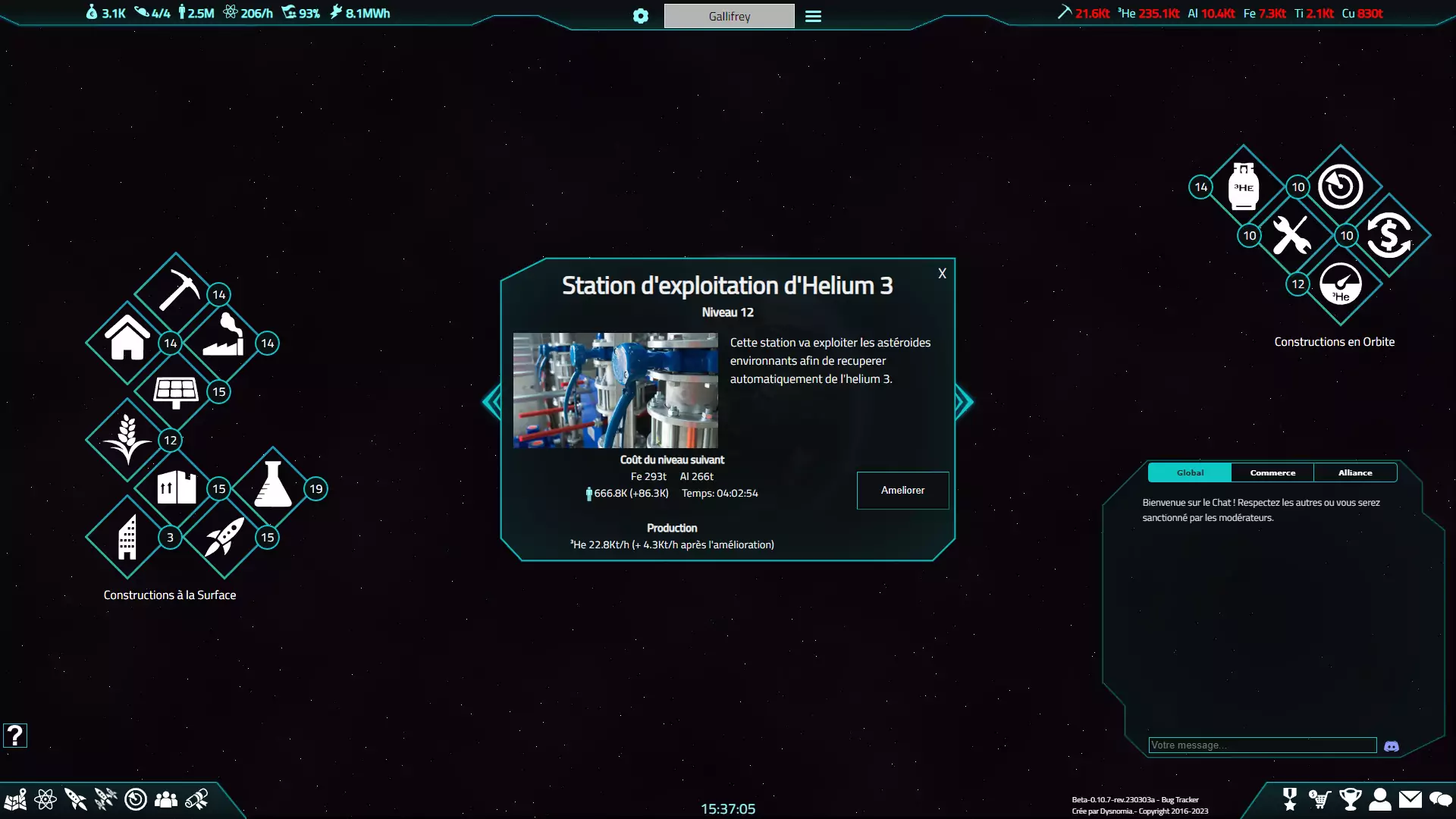Click the Ameliorer upgrade button

pos(902,491)
